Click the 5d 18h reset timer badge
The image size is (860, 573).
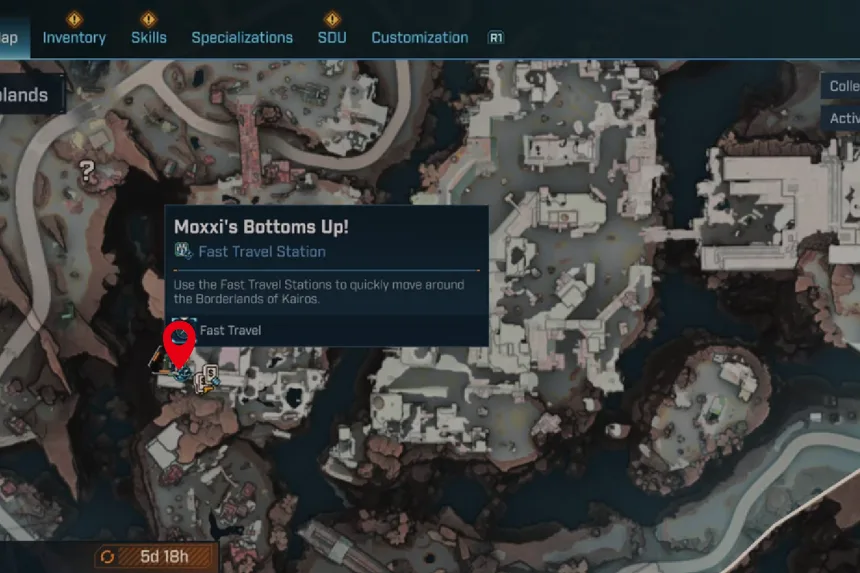(156, 557)
